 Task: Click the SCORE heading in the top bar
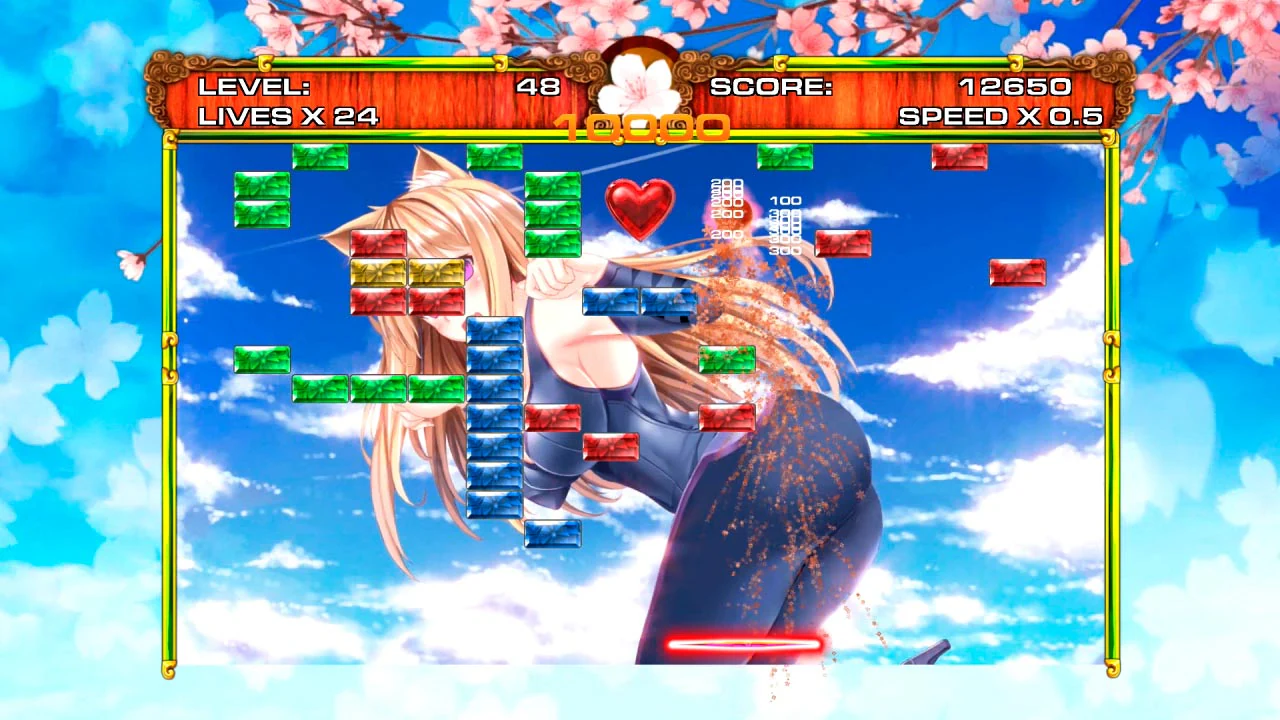(770, 88)
